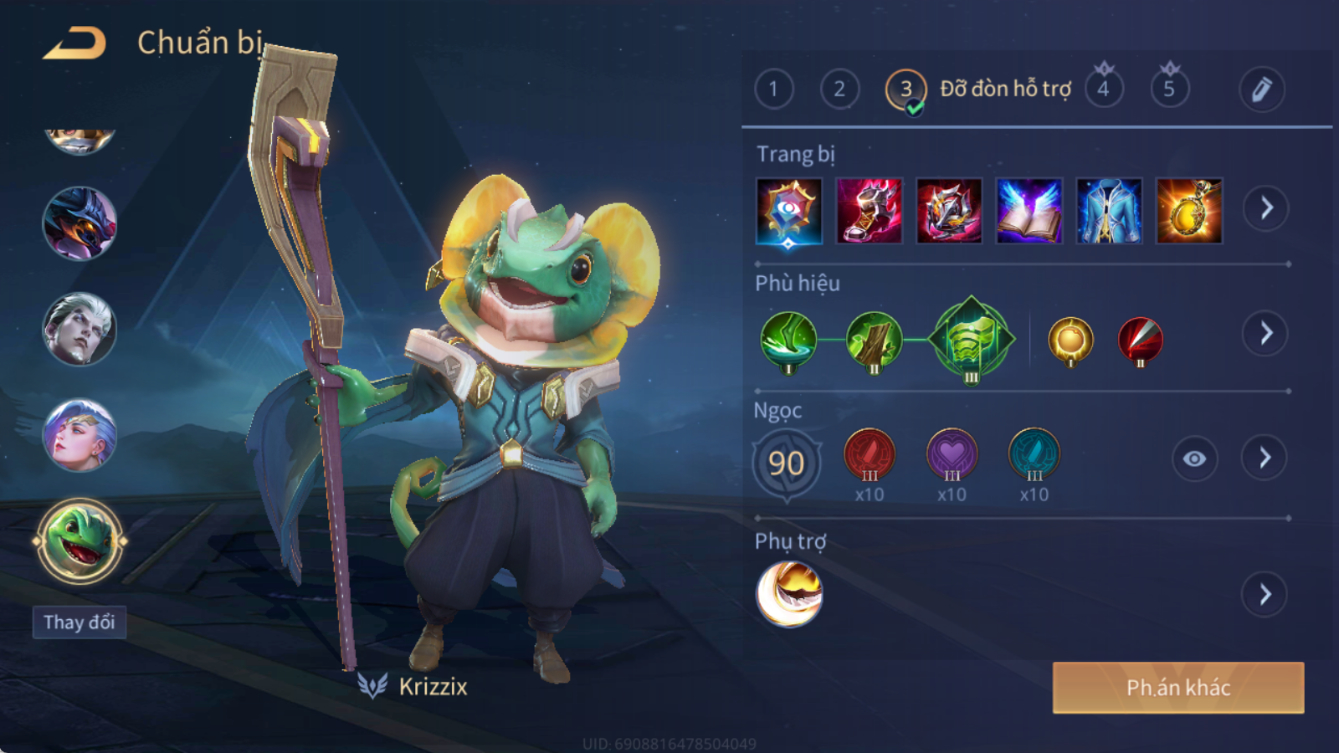Image resolution: width=1339 pixels, height=753 pixels.
Task: Select the Phụ trợ support skill icon
Action: click(789, 595)
